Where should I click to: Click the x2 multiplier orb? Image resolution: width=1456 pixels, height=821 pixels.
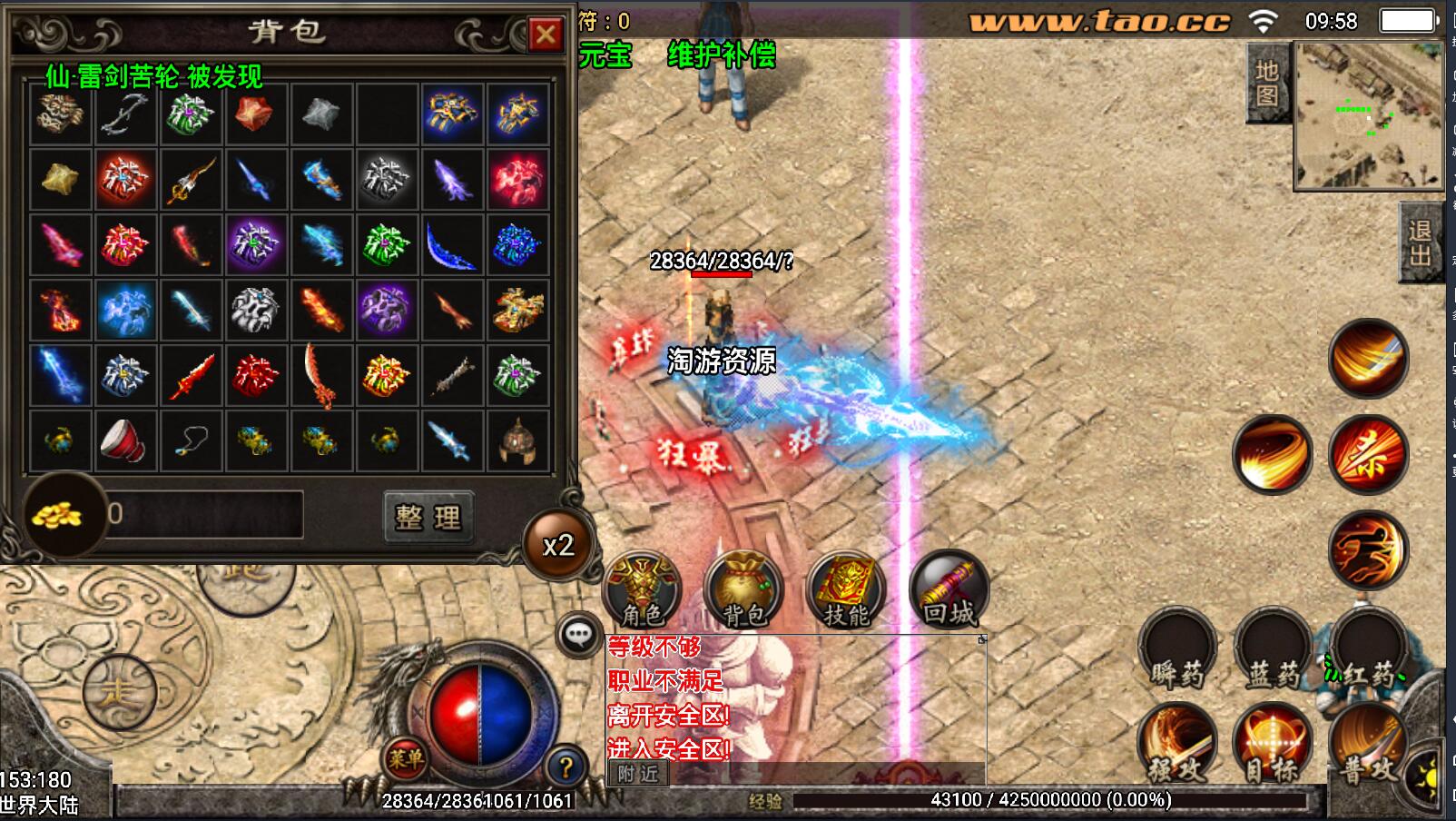(x=557, y=545)
